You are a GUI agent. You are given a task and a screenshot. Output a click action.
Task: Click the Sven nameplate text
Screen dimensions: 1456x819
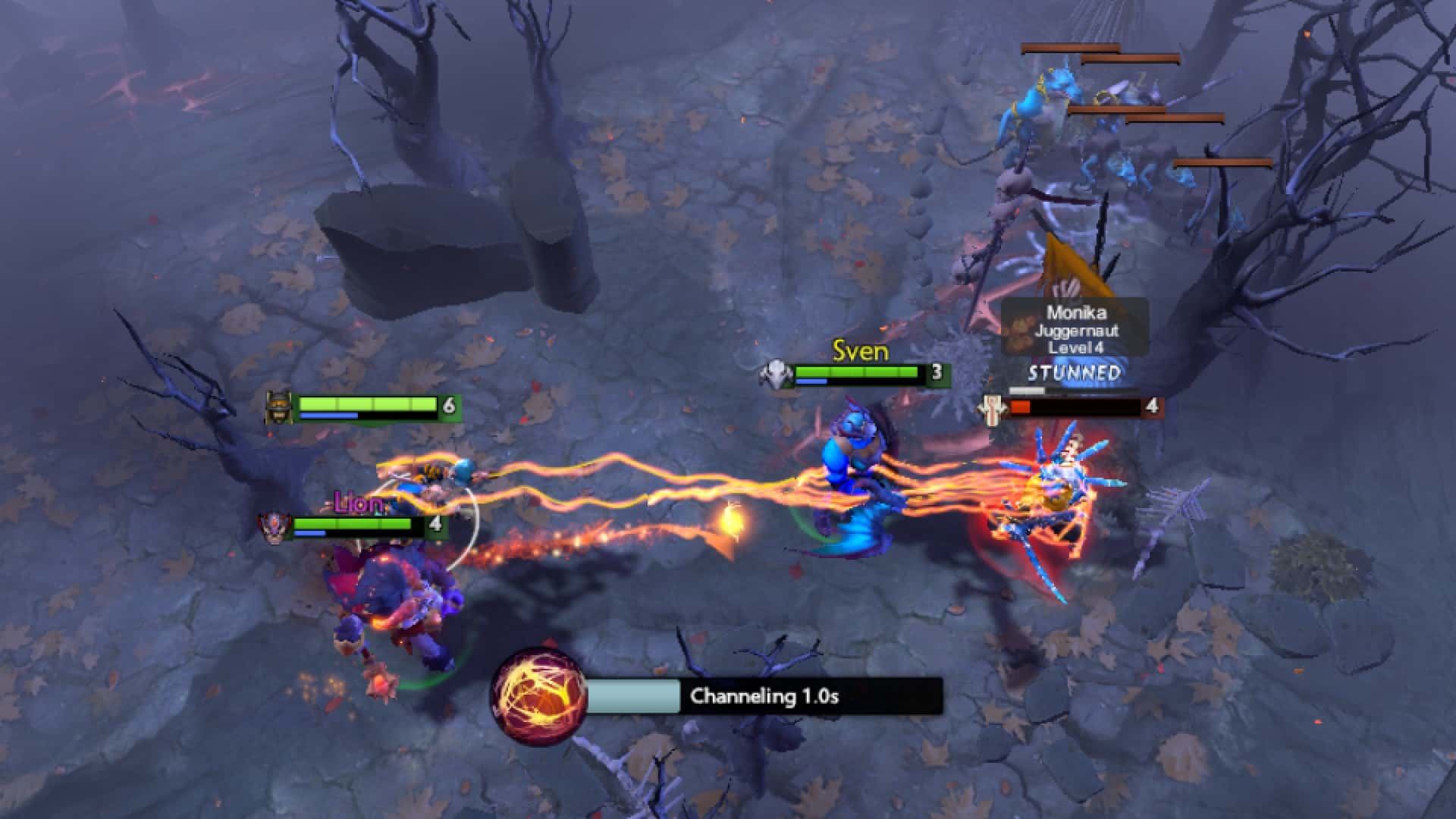[859, 350]
